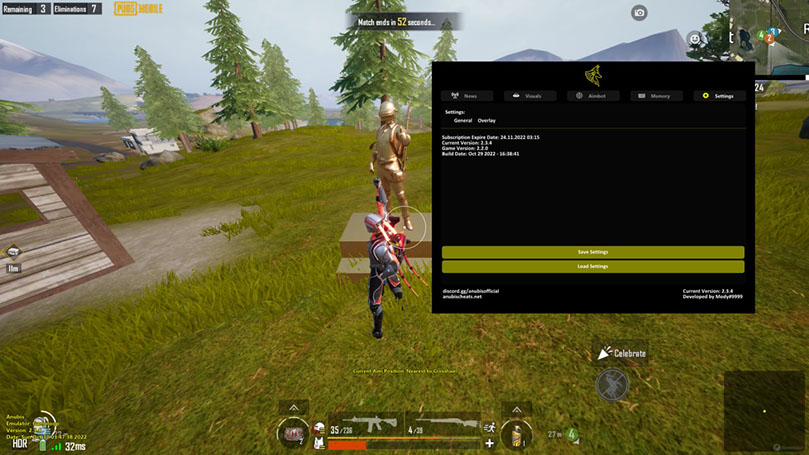Open the backpack icon
Image resolution: width=809 pixels, height=455 pixels.
(x=293, y=434)
